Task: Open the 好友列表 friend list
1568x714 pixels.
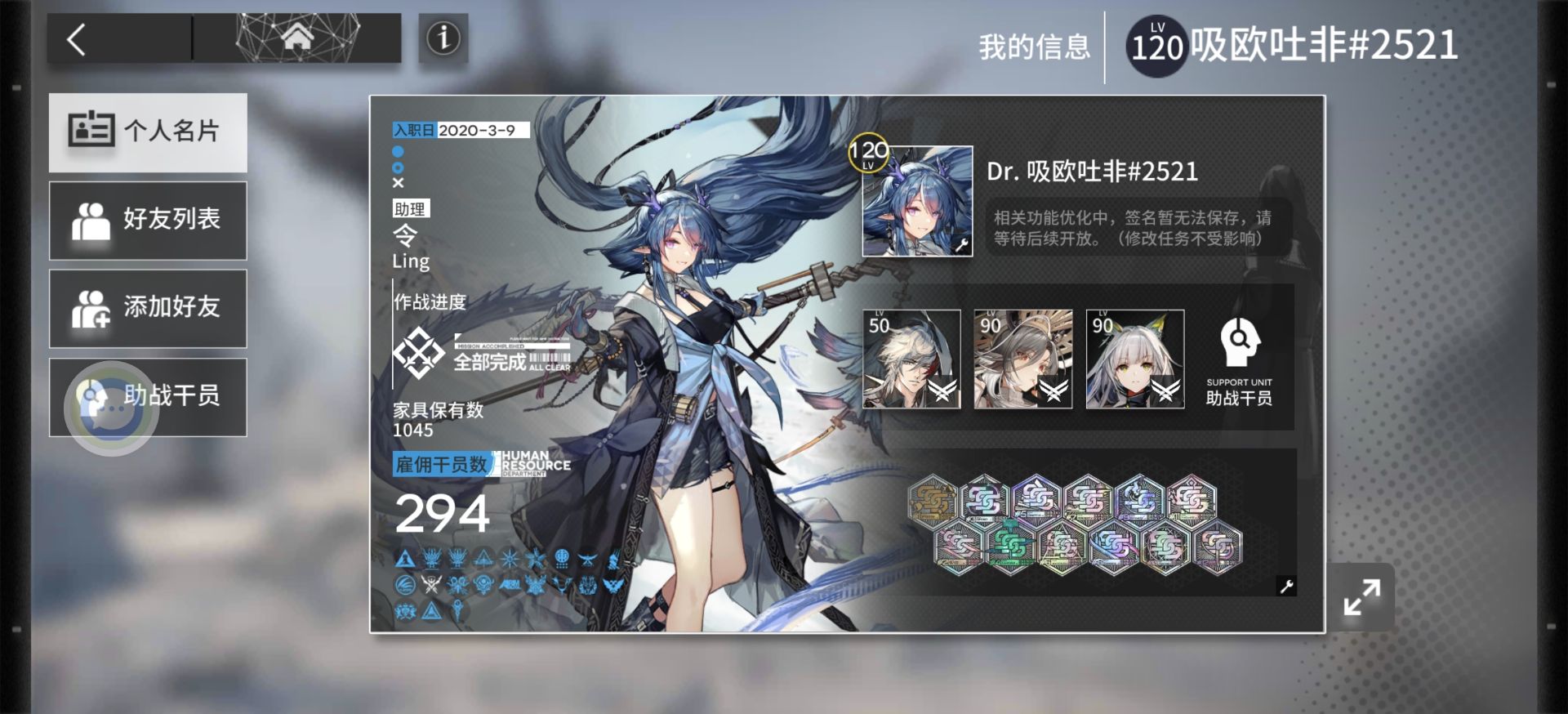Action: coord(148,220)
